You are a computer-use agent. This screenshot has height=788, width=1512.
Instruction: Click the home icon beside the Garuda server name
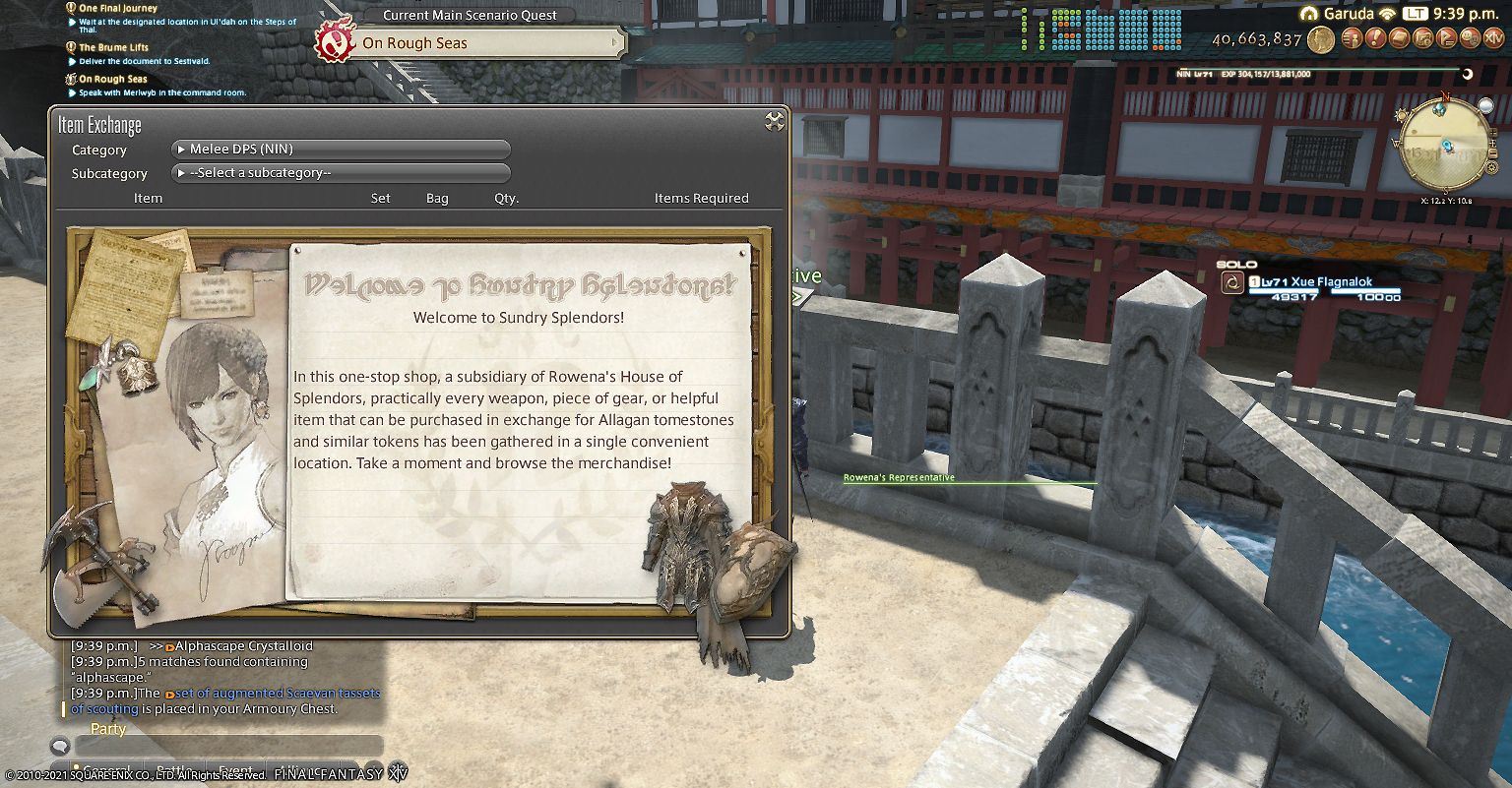[1310, 14]
